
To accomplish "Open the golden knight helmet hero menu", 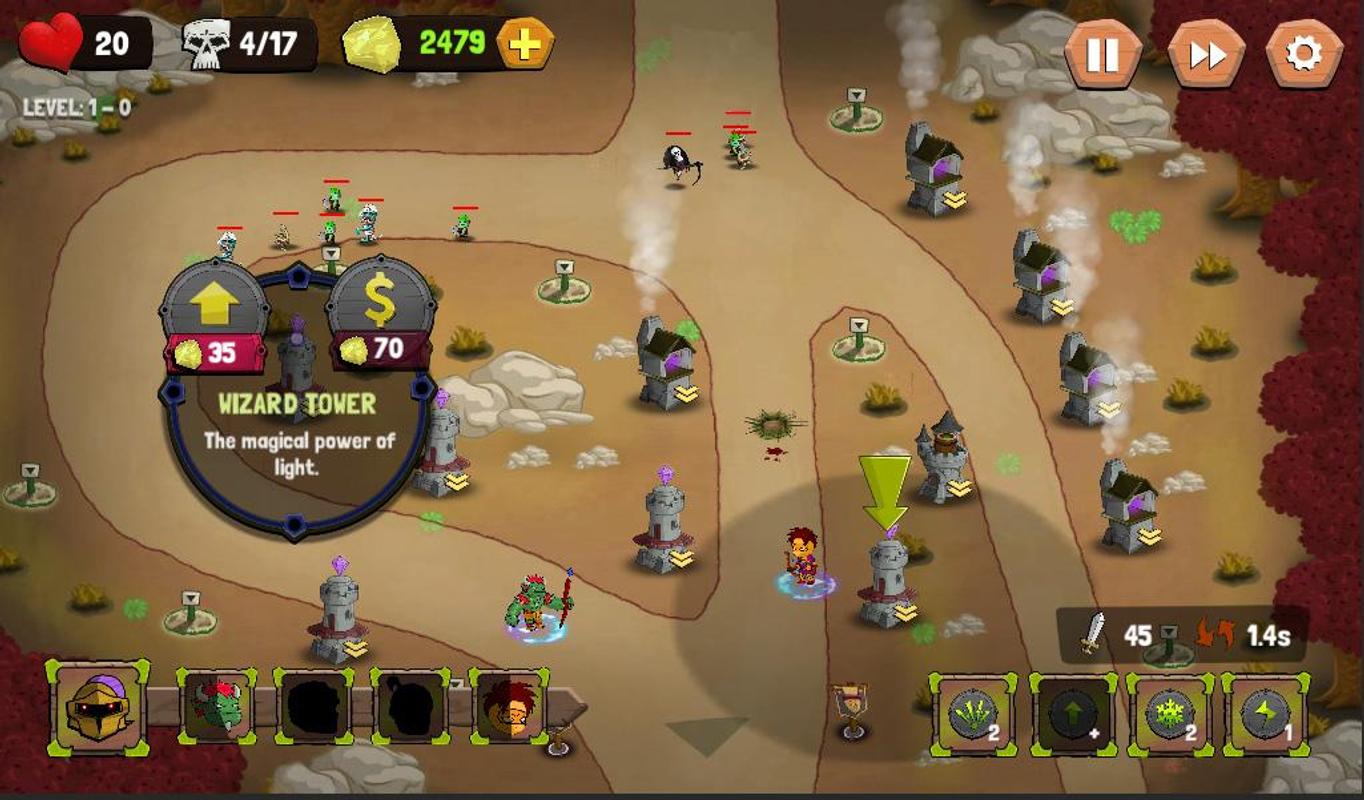I will click(98, 708).
